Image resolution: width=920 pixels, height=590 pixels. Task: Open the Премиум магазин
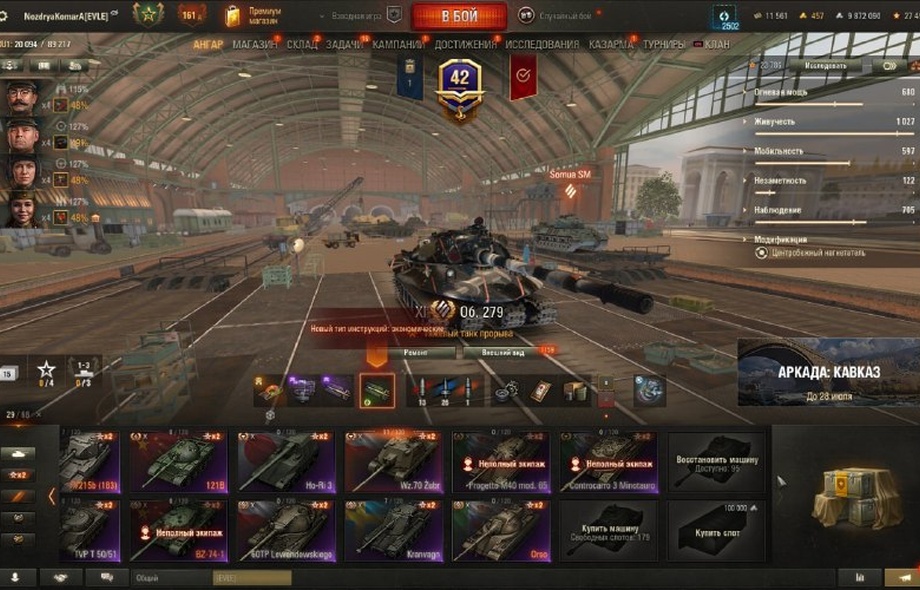[256, 15]
